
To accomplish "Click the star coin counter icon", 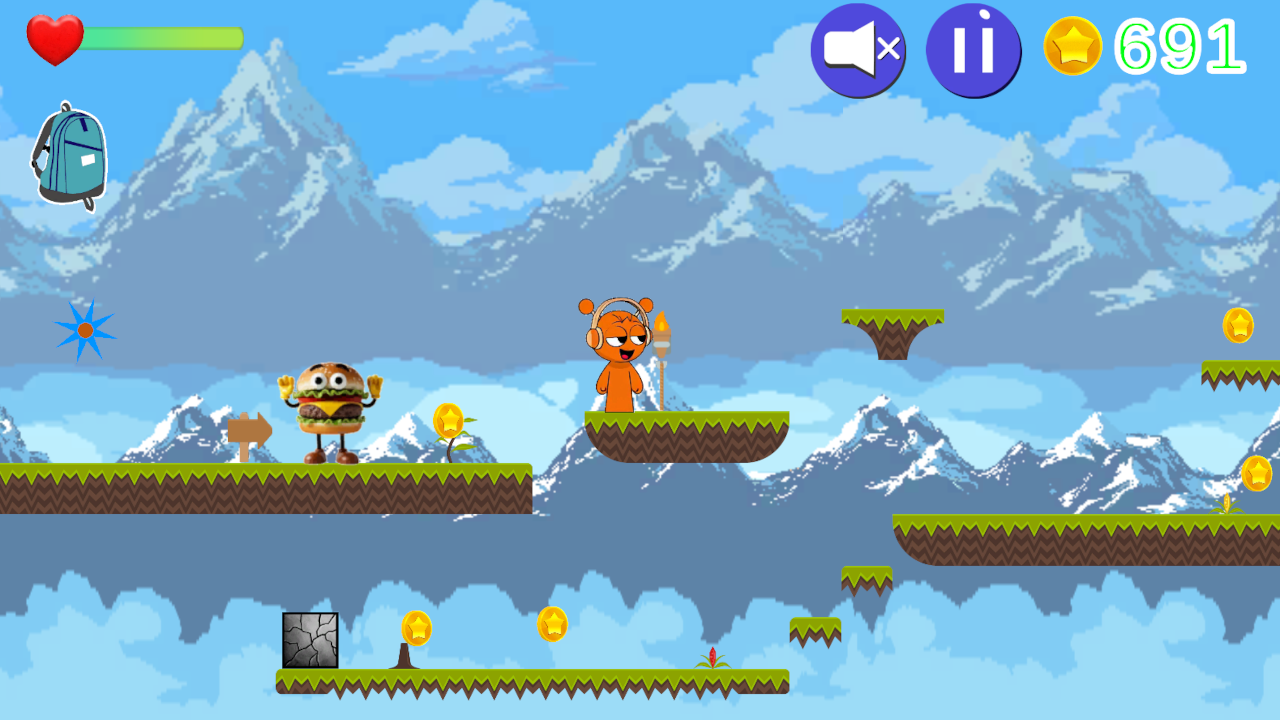I will (x=1071, y=44).
